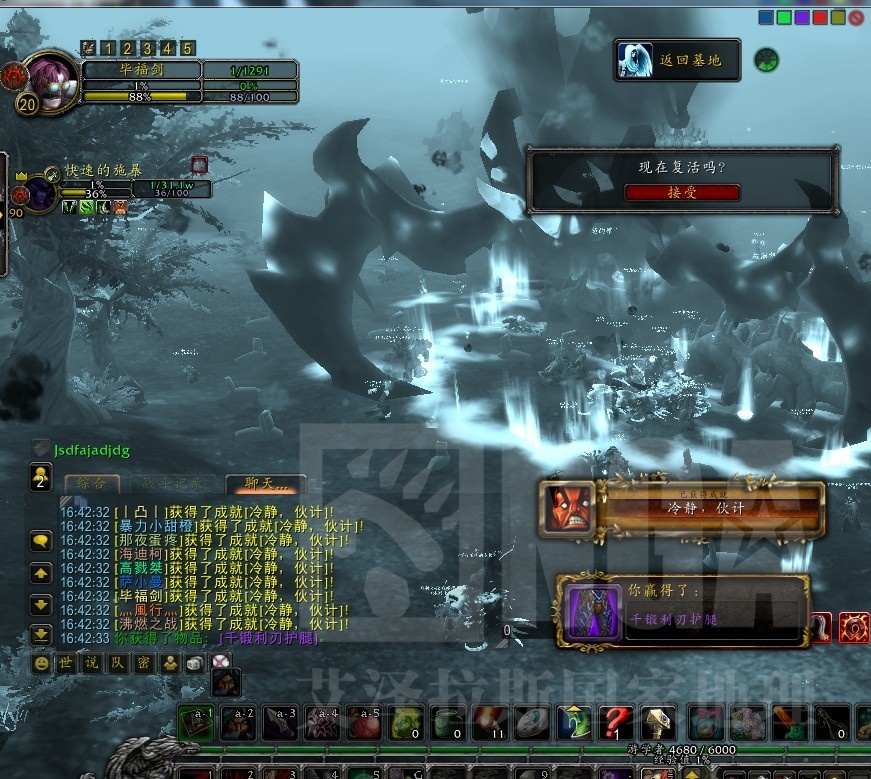Choose the 说 say channel button
This screenshot has width=871, height=779.
click(92, 663)
